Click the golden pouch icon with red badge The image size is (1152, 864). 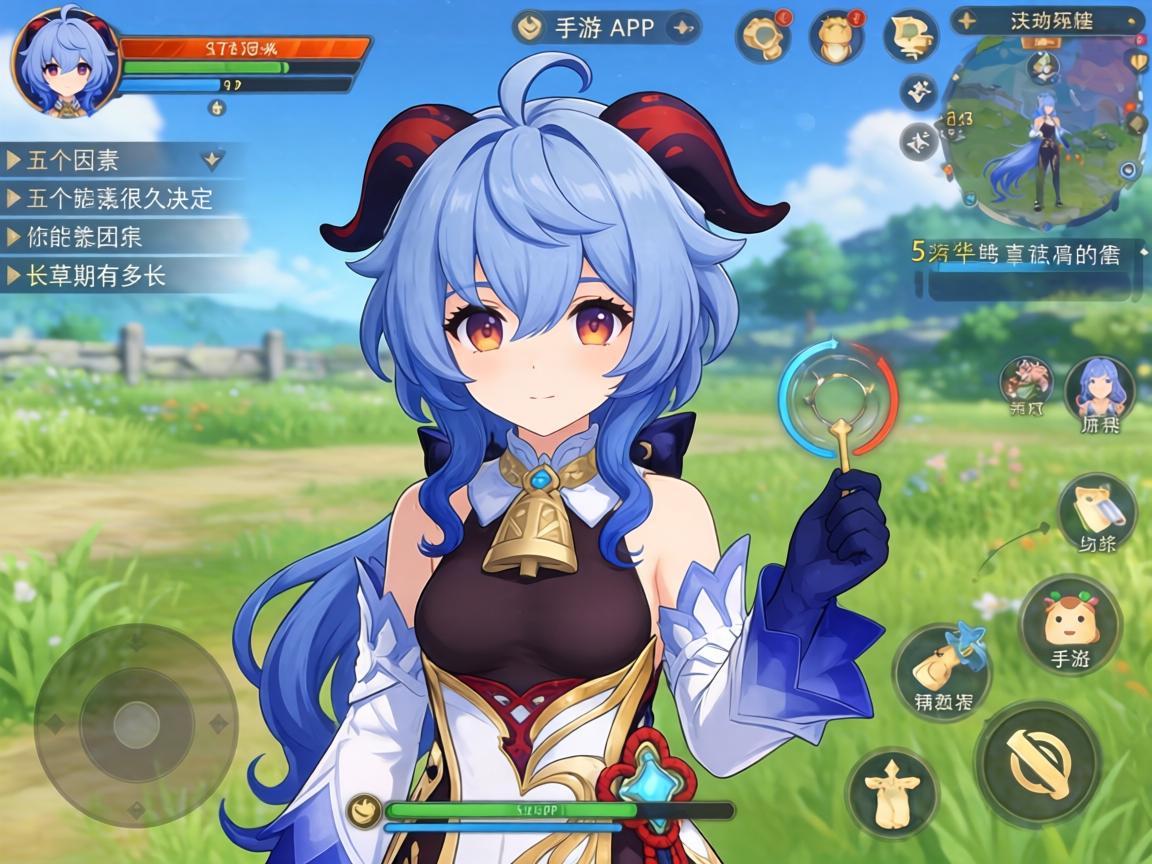tap(763, 36)
